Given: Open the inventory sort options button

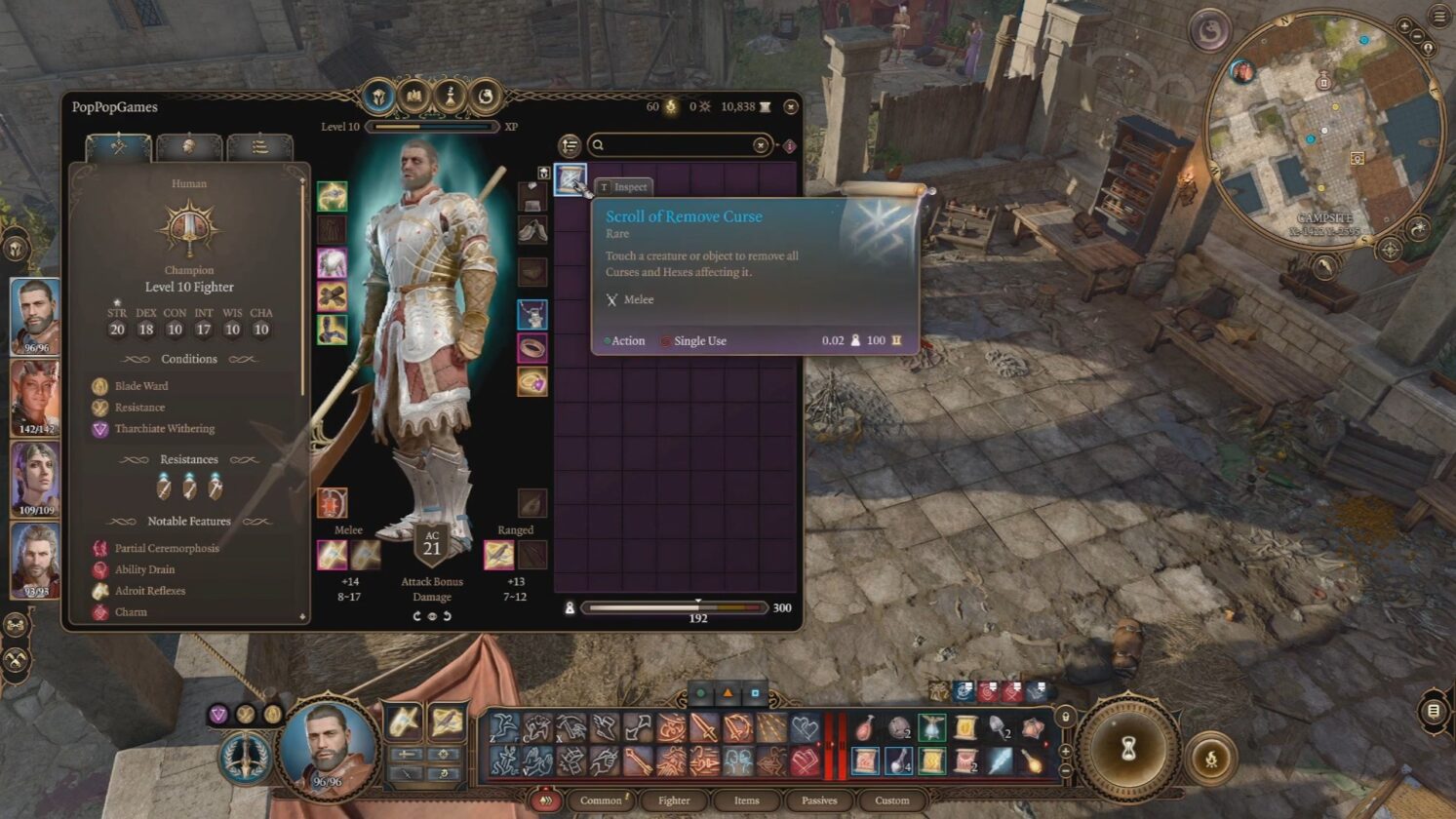Looking at the screenshot, I should click(570, 145).
